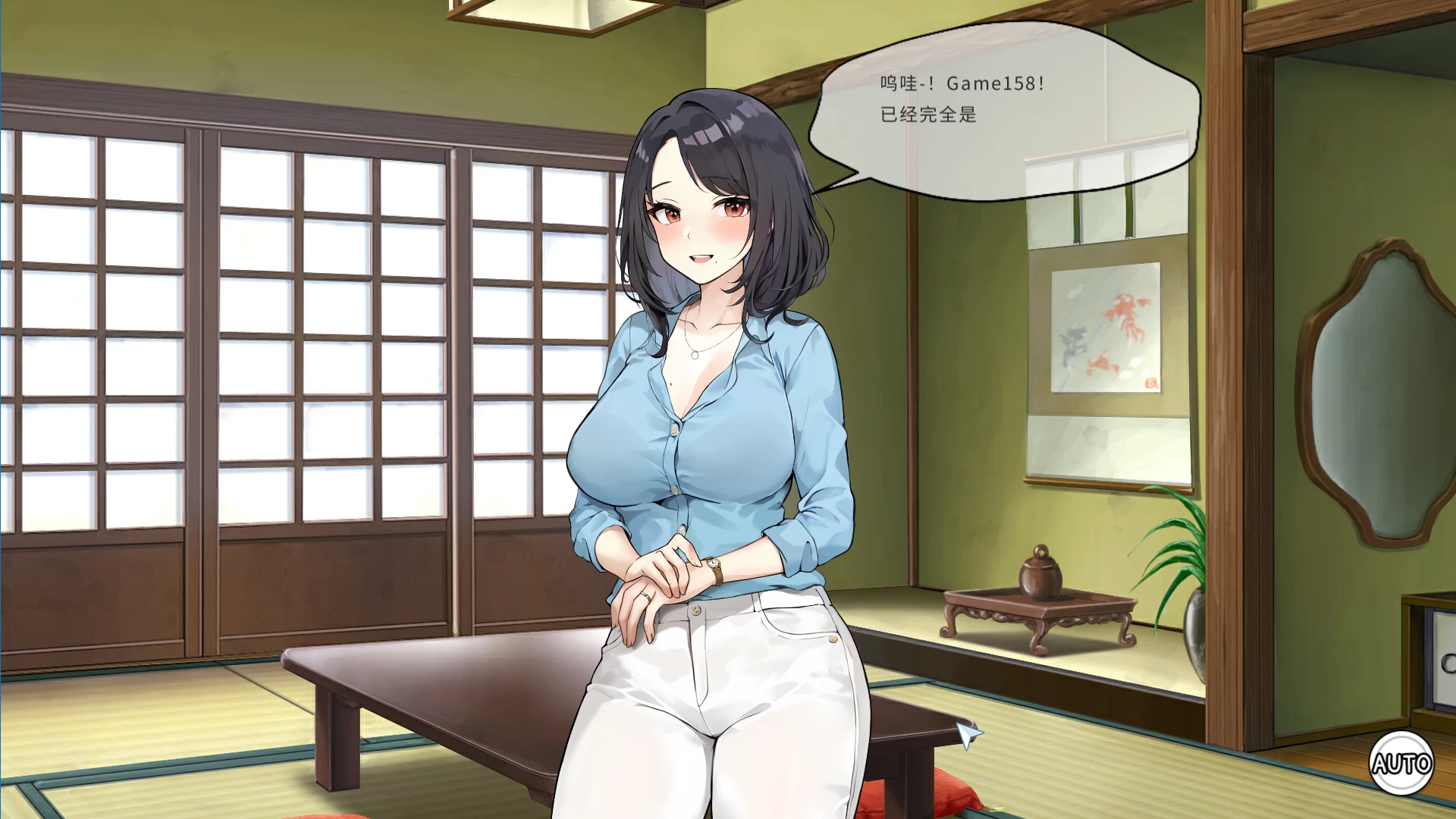Click the shoji sliding door panels
The height and width of the screenshot is (819, 1456).
[x=265, y=341]
